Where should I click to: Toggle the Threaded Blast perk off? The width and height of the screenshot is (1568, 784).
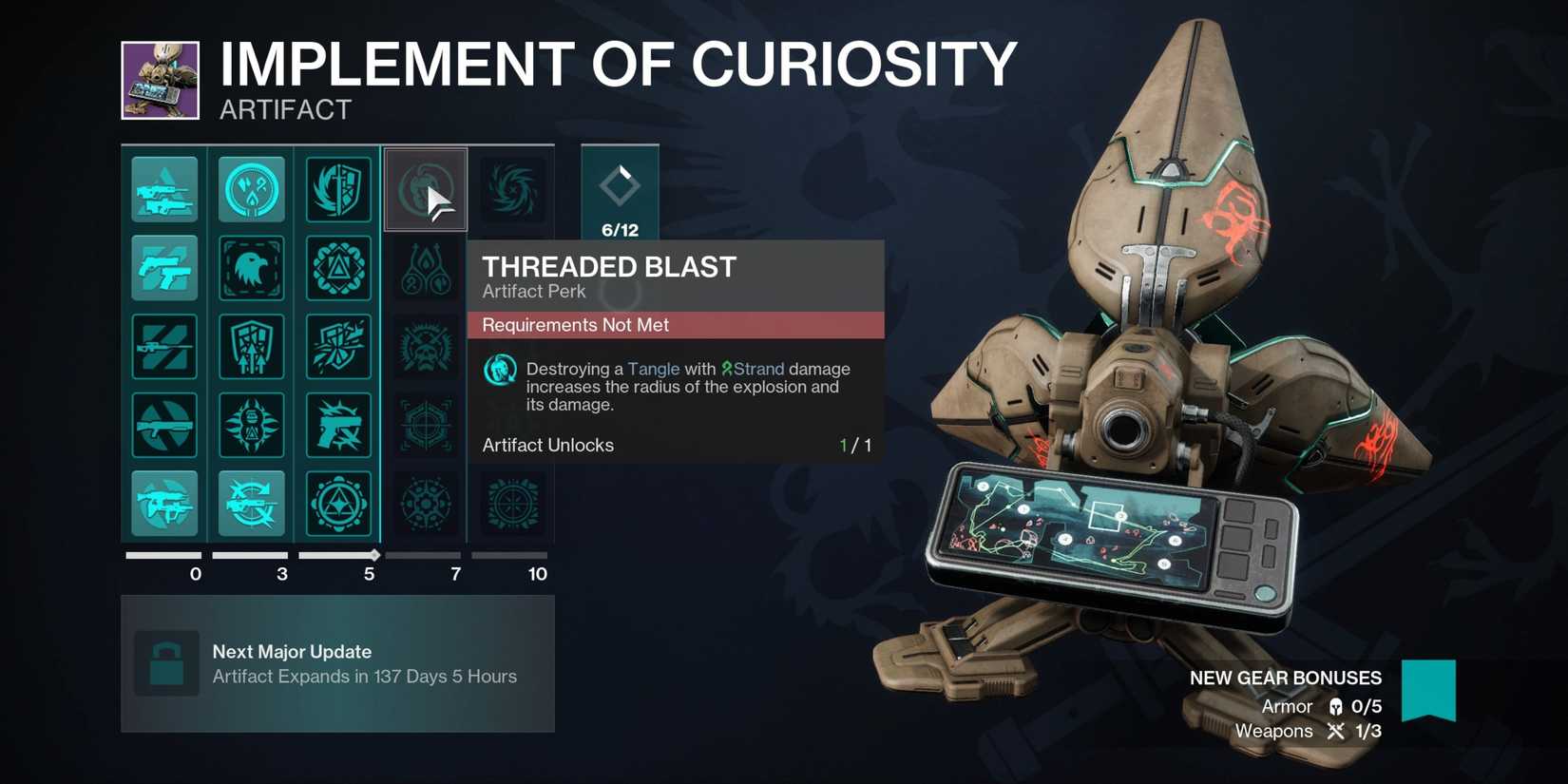tap(425, 189)
